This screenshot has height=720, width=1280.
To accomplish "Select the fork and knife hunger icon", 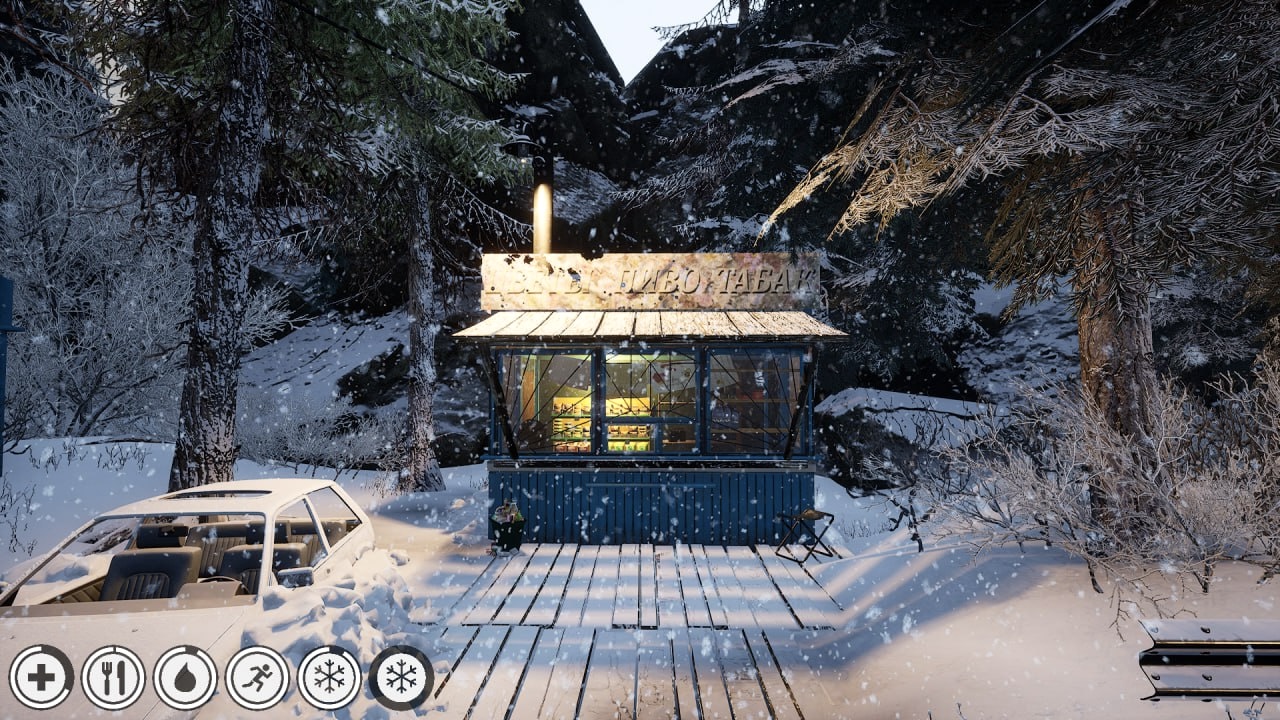I will (x=113, y=677).
